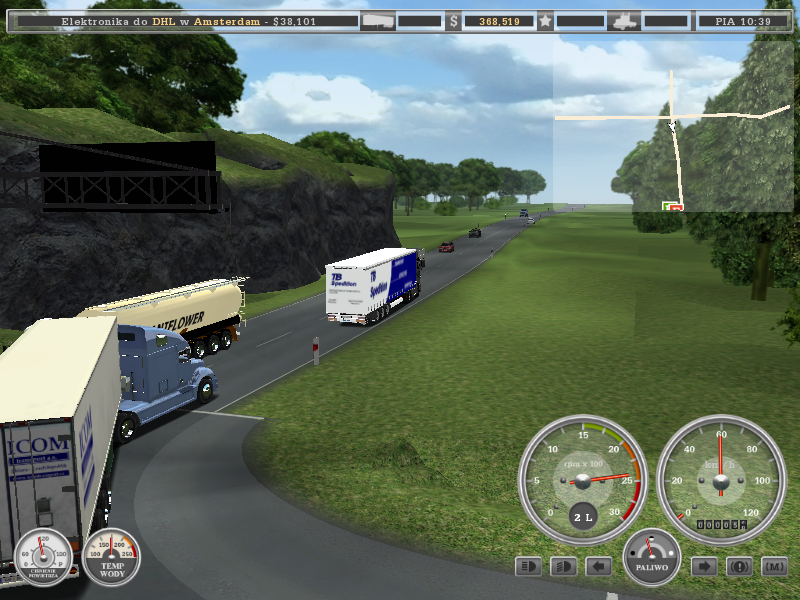Screen dimensions: 800x600
Task: Toggle the parking brake warning button
Action: [x=739, y=567]
